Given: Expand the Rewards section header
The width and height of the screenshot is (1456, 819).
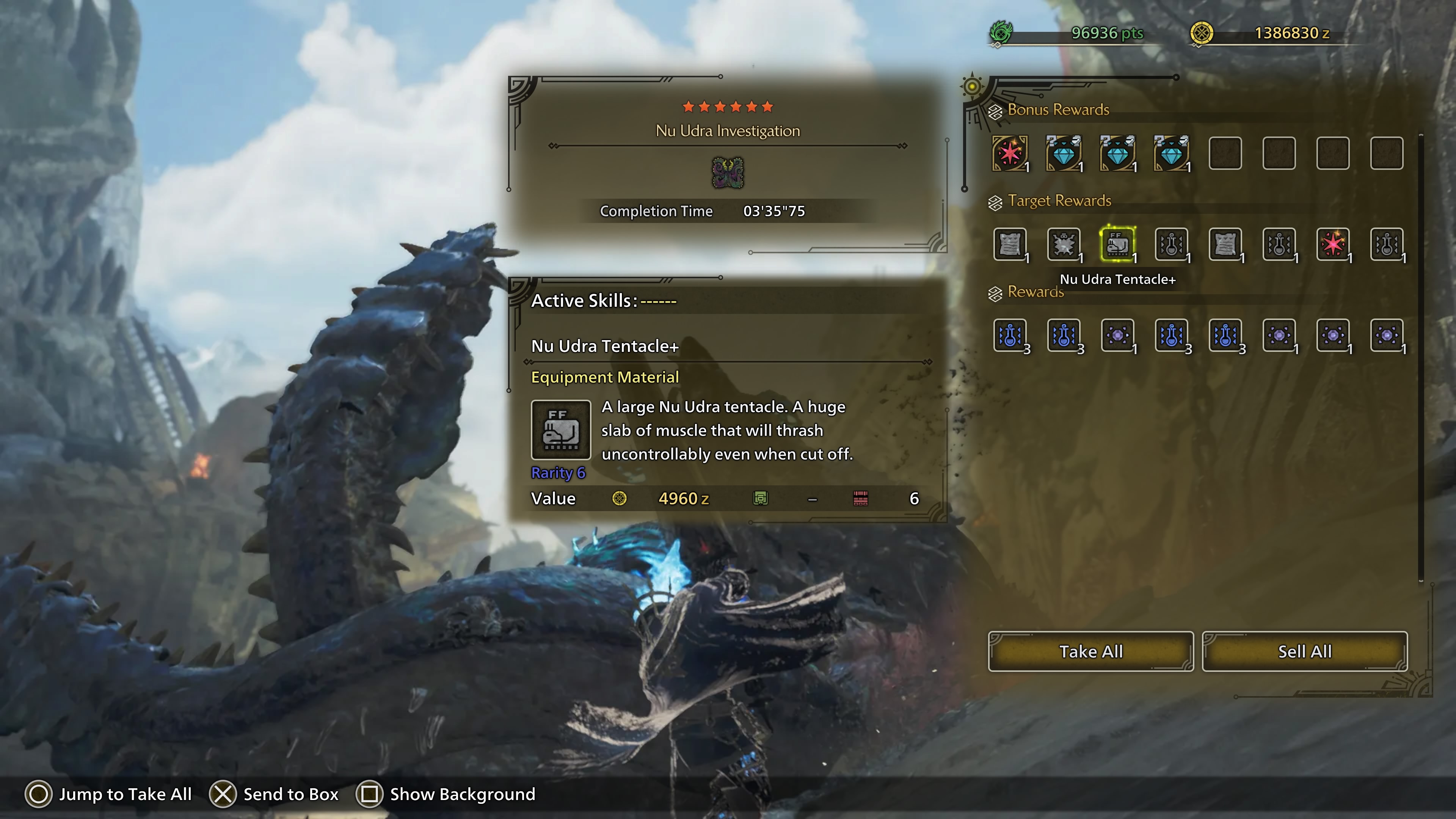Looking at the screenshot, I should (x=1034, y=292).
